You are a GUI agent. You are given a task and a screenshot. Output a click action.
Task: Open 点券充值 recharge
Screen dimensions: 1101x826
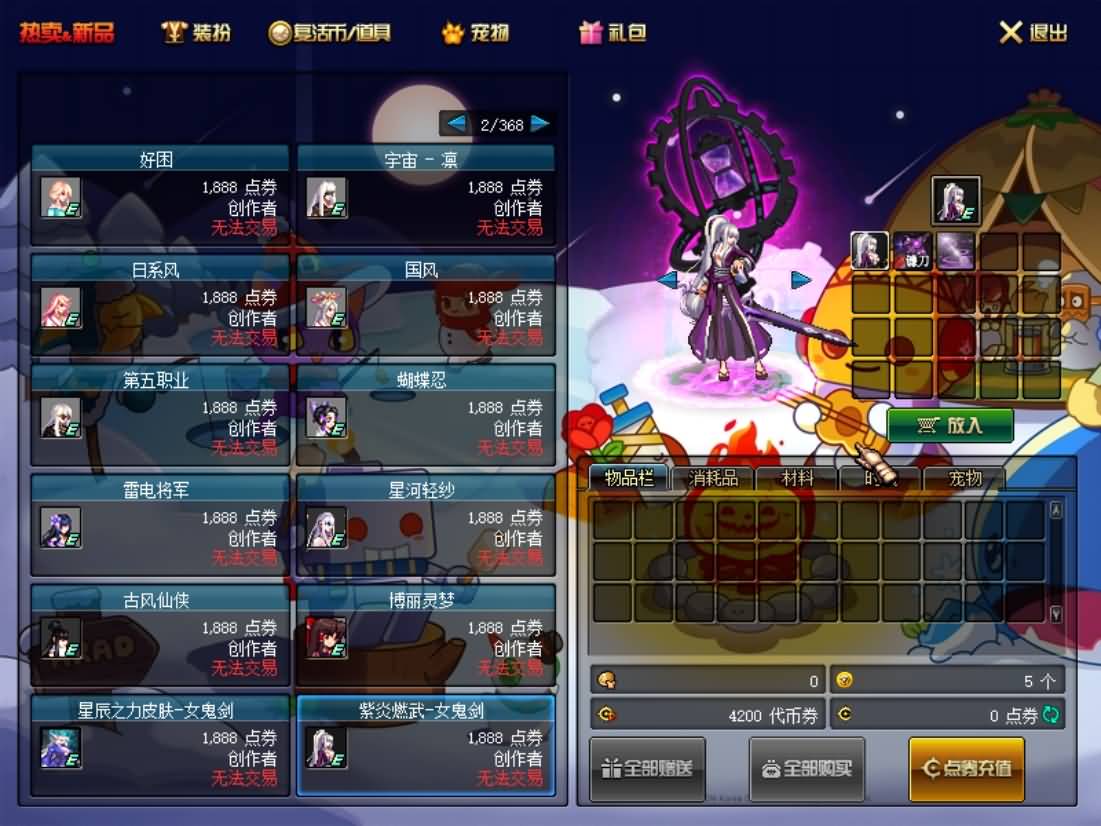966,769
